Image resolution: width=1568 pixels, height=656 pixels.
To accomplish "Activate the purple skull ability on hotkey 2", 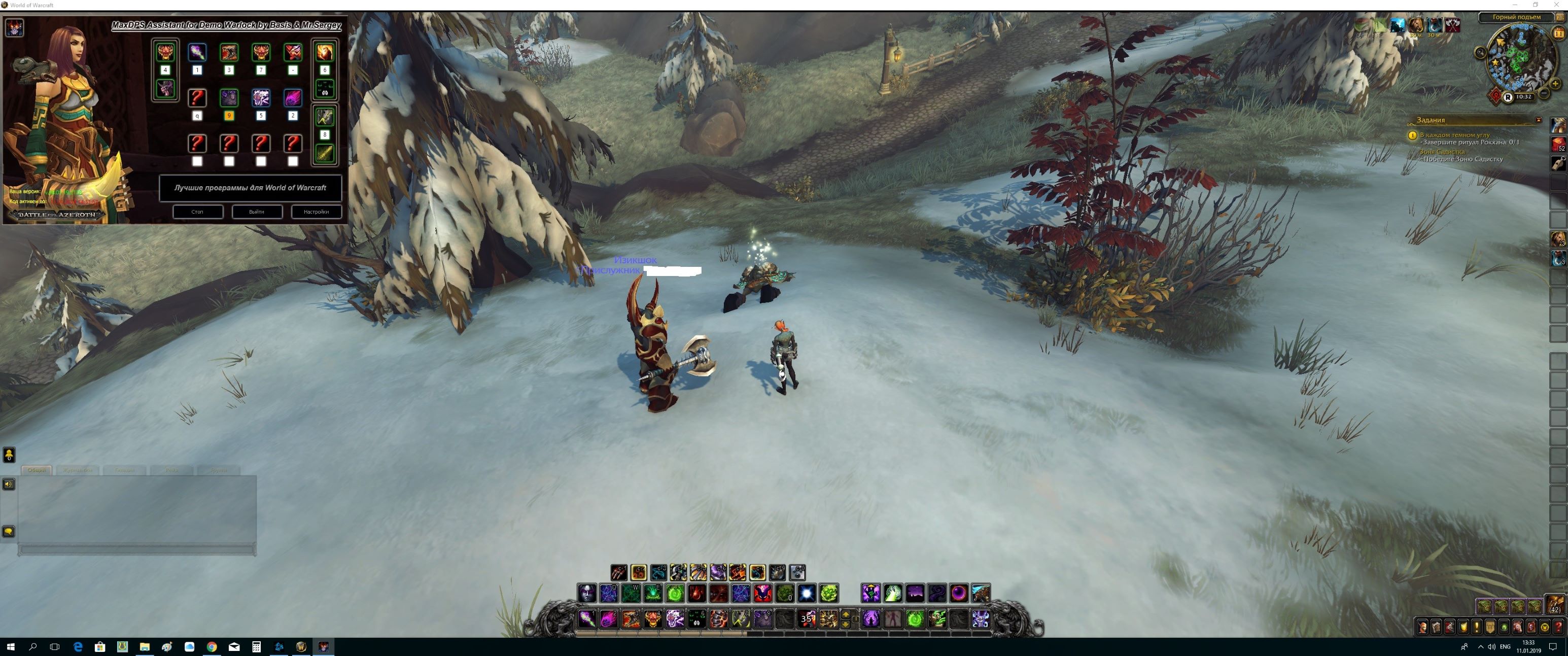I will (x=609, y=619).
